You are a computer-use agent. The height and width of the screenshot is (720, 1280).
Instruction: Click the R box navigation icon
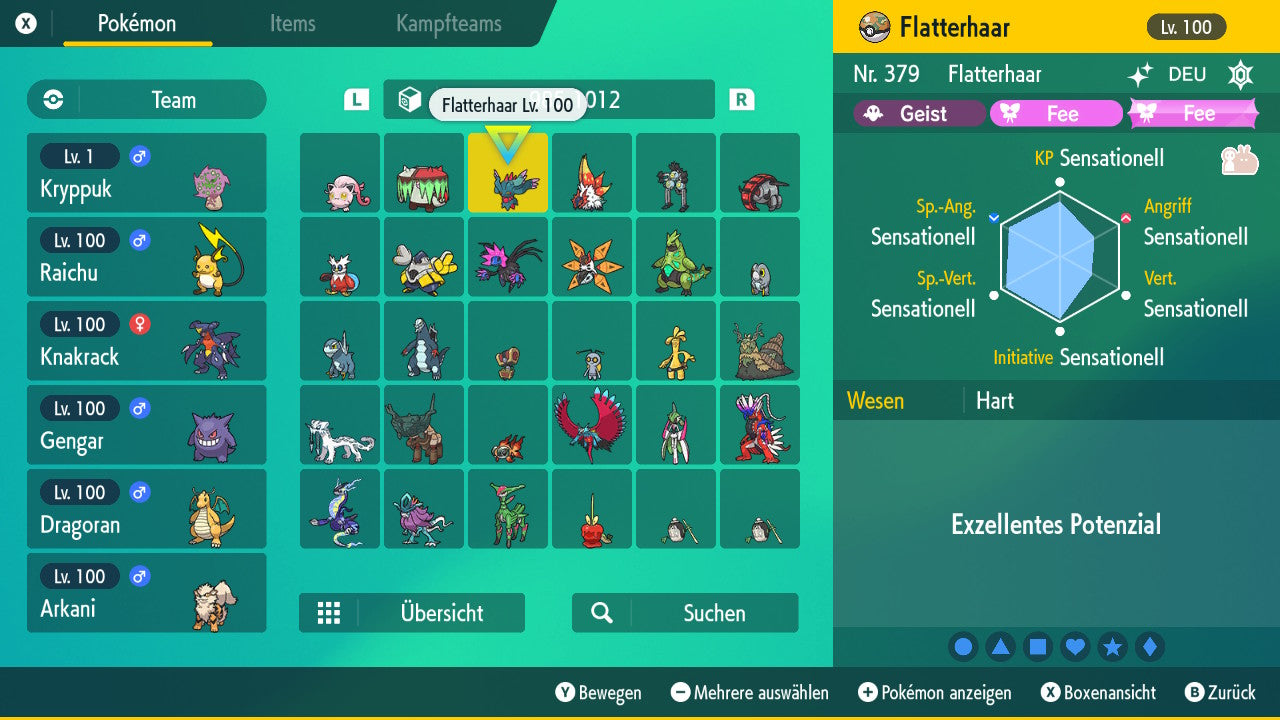click(740, 100)
